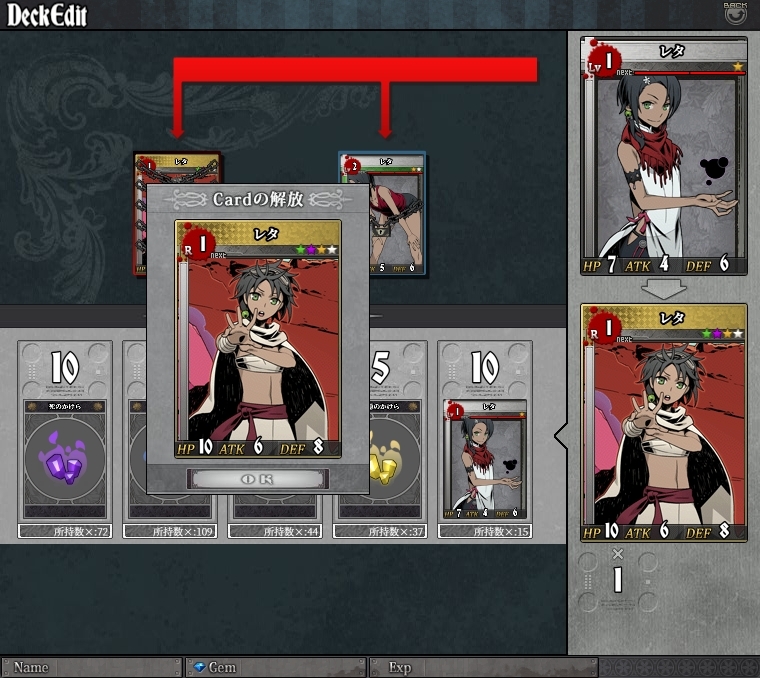The height and width of the screenshot is (678, 760).
Task: Confirm the card release with OK
Action: [258, 479]
